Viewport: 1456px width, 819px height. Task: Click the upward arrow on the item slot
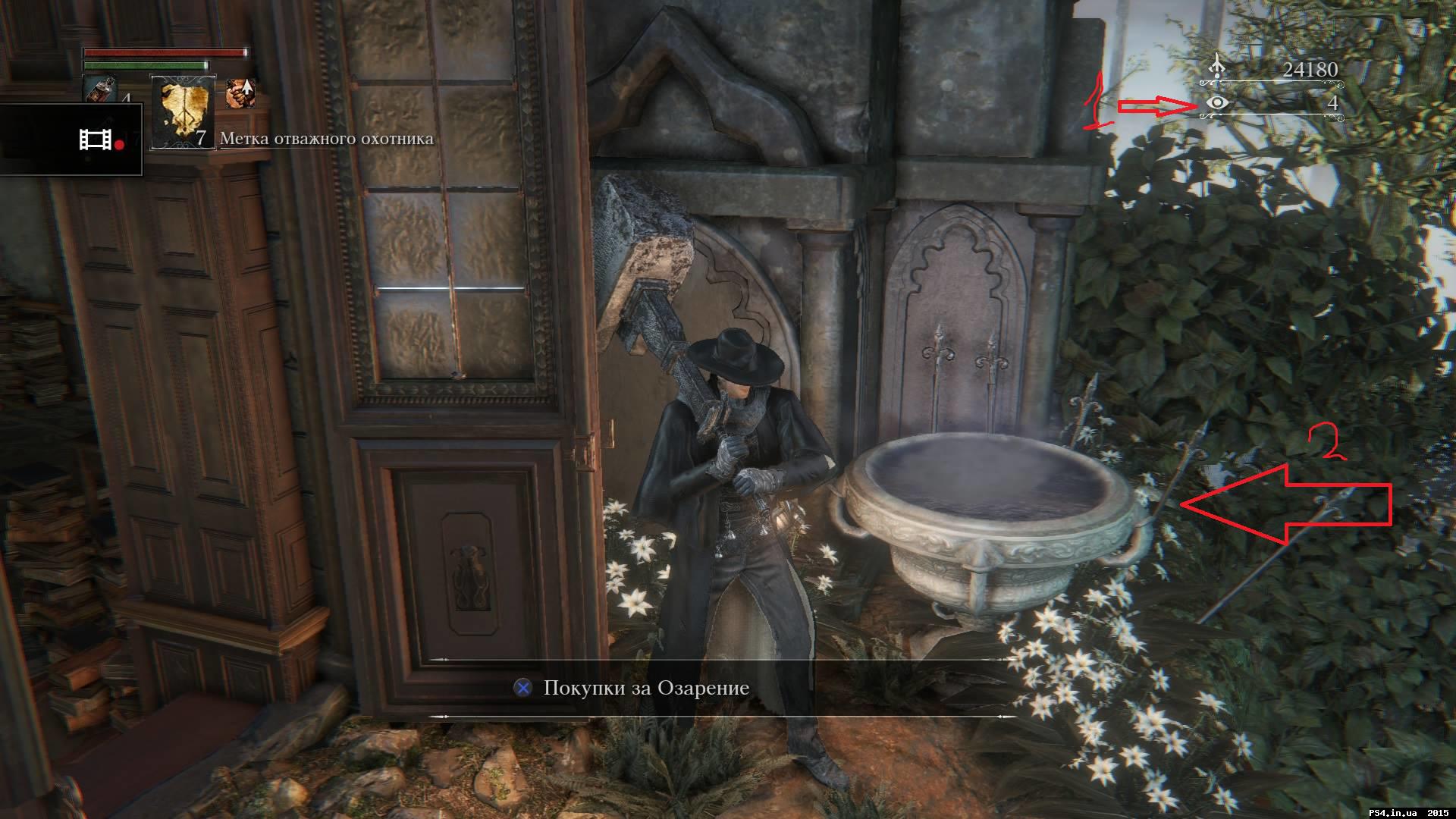coord(248,88)
